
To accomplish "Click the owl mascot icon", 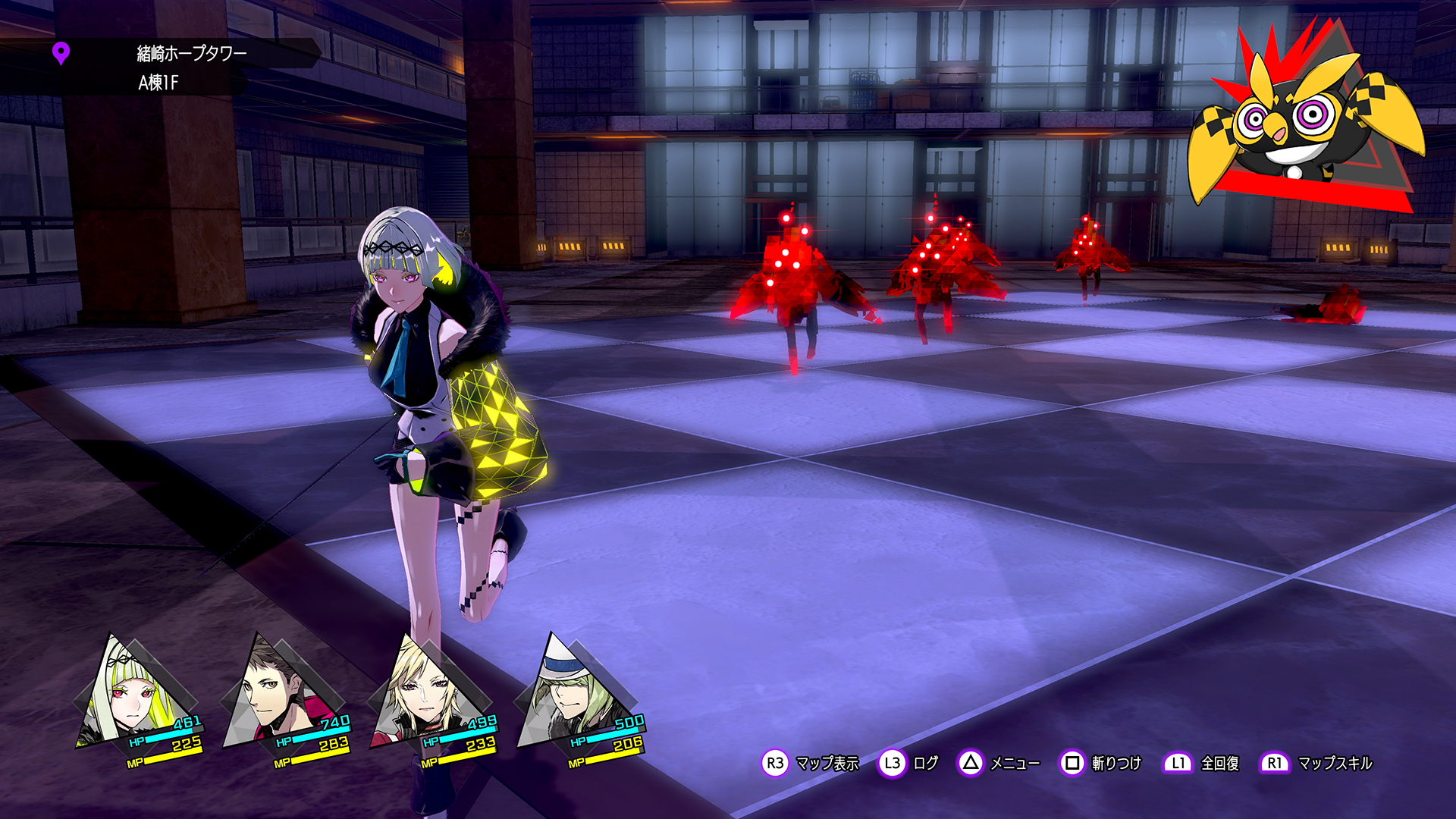I will click(x=1301, y=121).
